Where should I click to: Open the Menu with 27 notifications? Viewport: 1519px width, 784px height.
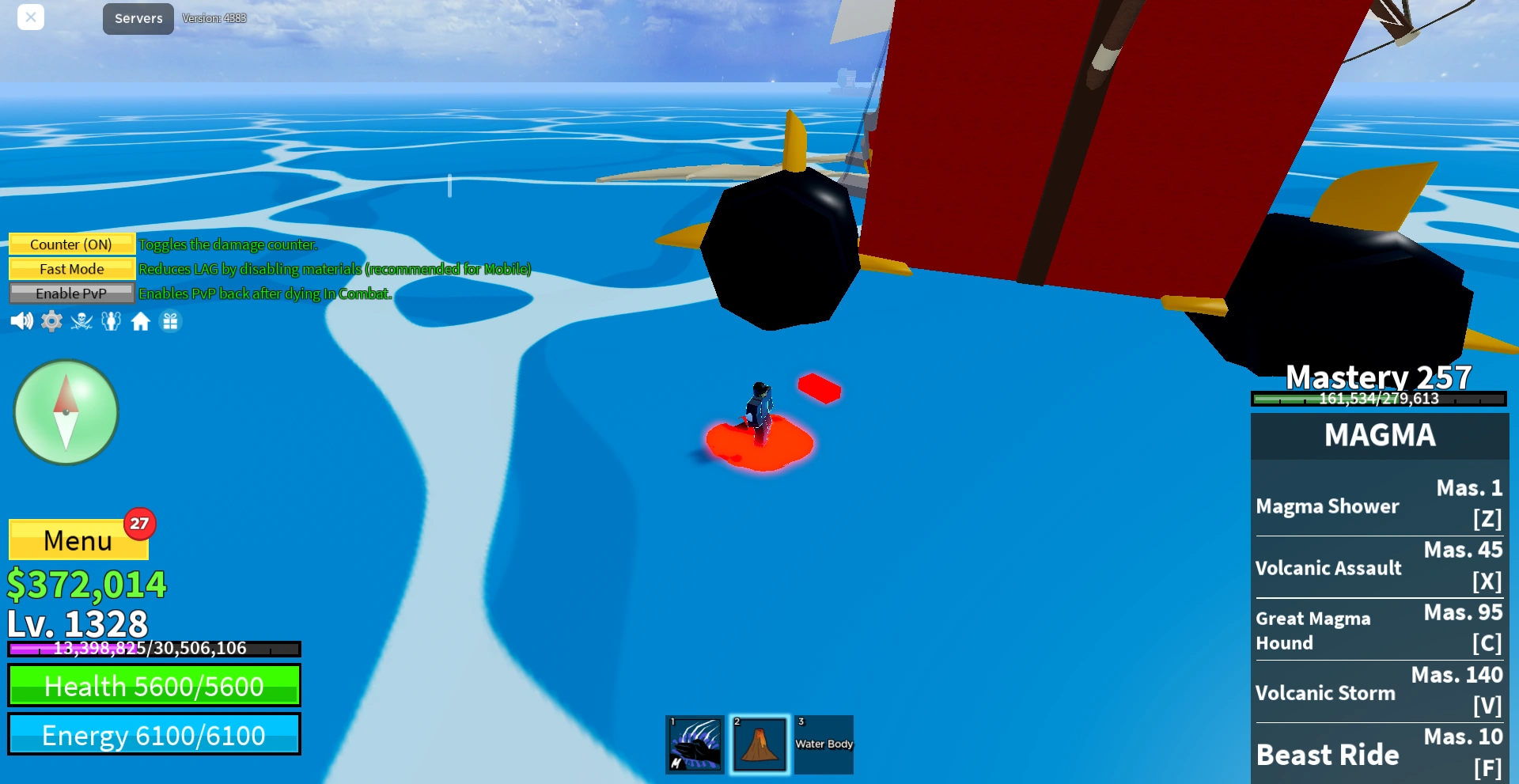(78, 540)
